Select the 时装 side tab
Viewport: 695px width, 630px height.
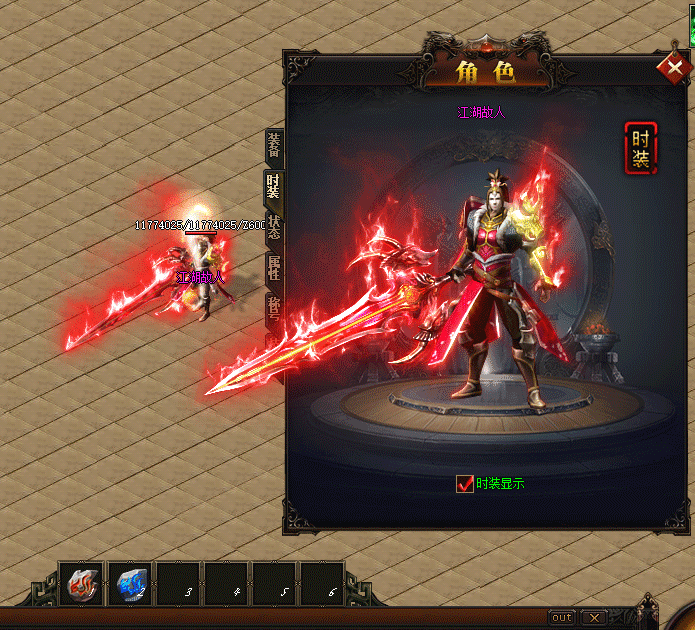(273, 187)
